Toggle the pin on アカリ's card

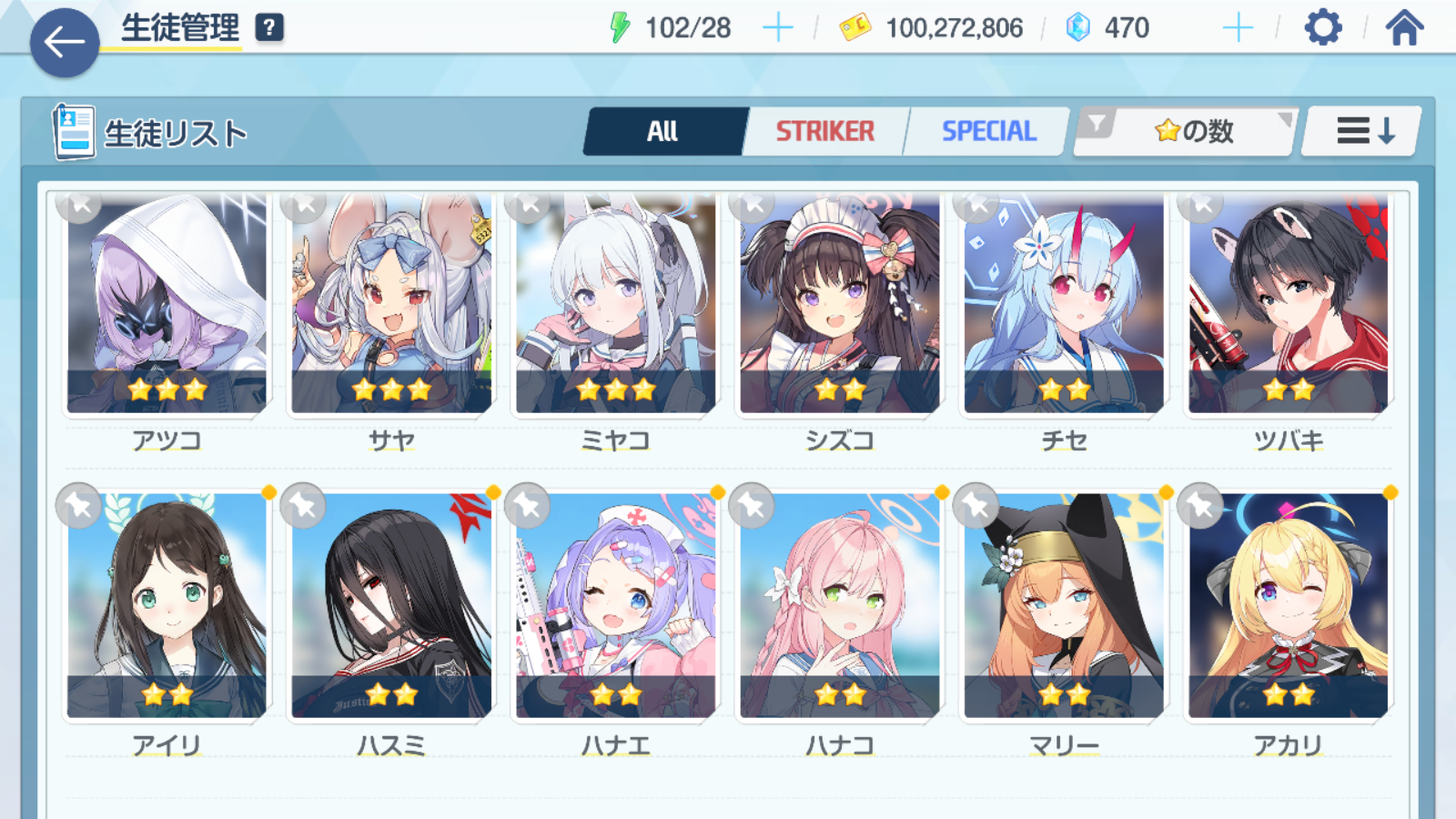(x=1201, y=505)
